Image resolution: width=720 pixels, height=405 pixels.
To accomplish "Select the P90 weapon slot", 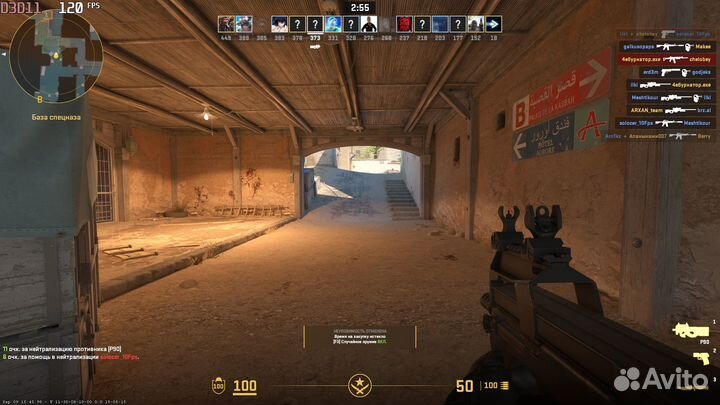I will coord(691,329).
